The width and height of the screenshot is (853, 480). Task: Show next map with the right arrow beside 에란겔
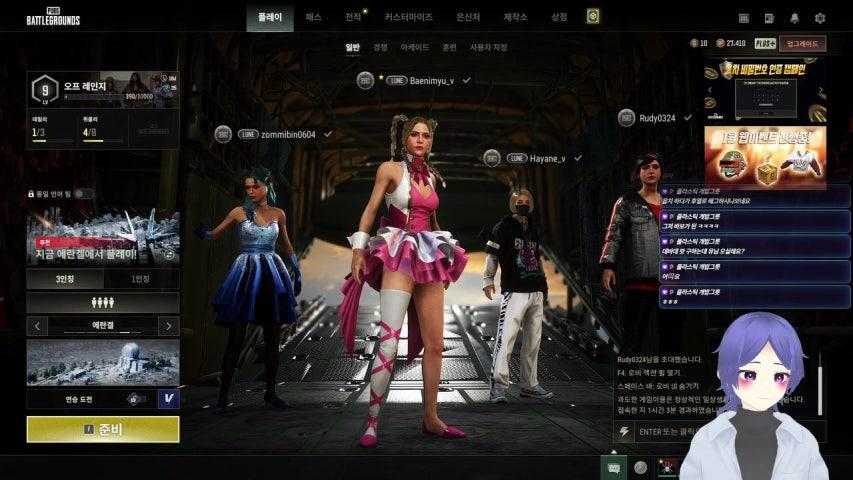pyautogui.click(x=169, y=326)
